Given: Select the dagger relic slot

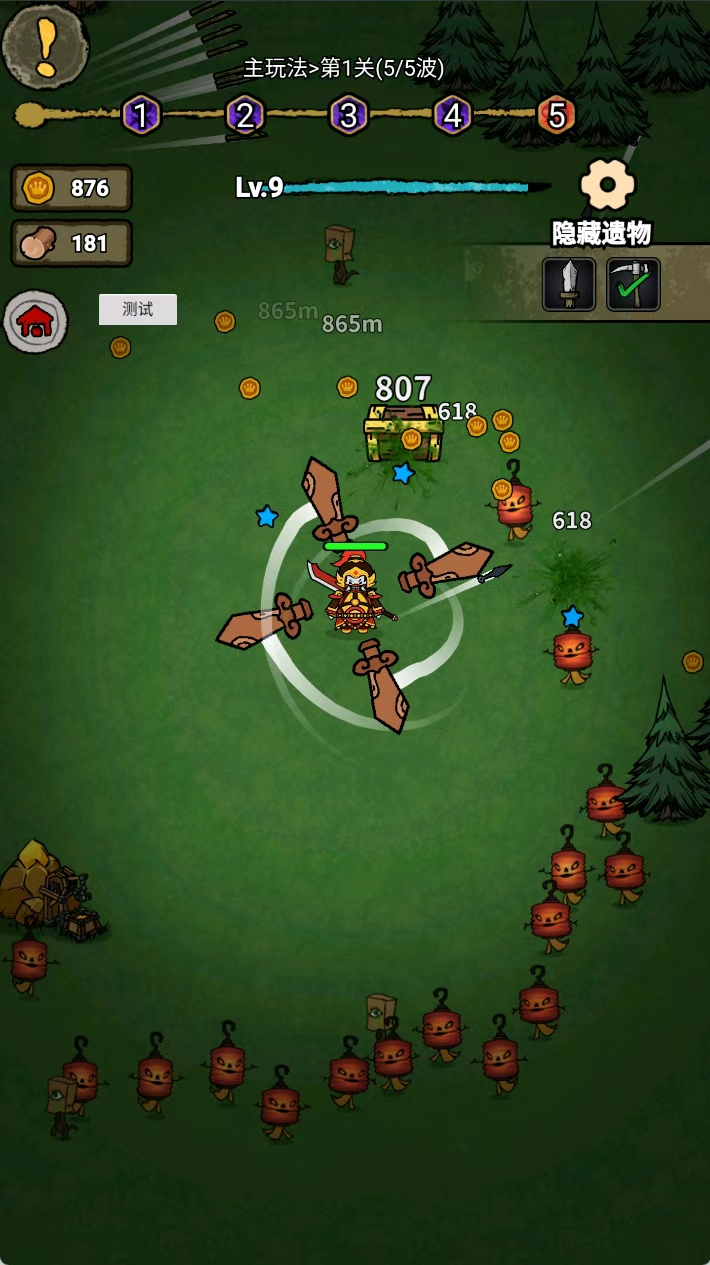Looking at the screenshot, I should point(569,284).
